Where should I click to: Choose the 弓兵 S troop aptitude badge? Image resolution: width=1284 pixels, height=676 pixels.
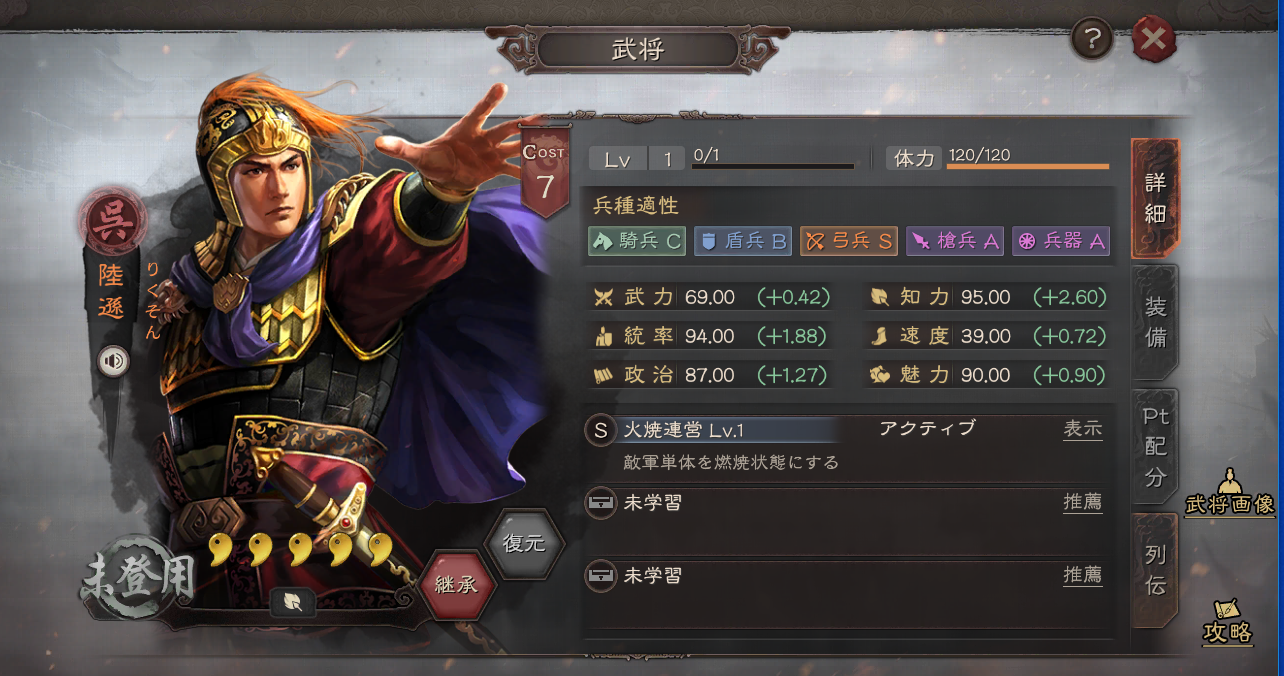point(848,241)
